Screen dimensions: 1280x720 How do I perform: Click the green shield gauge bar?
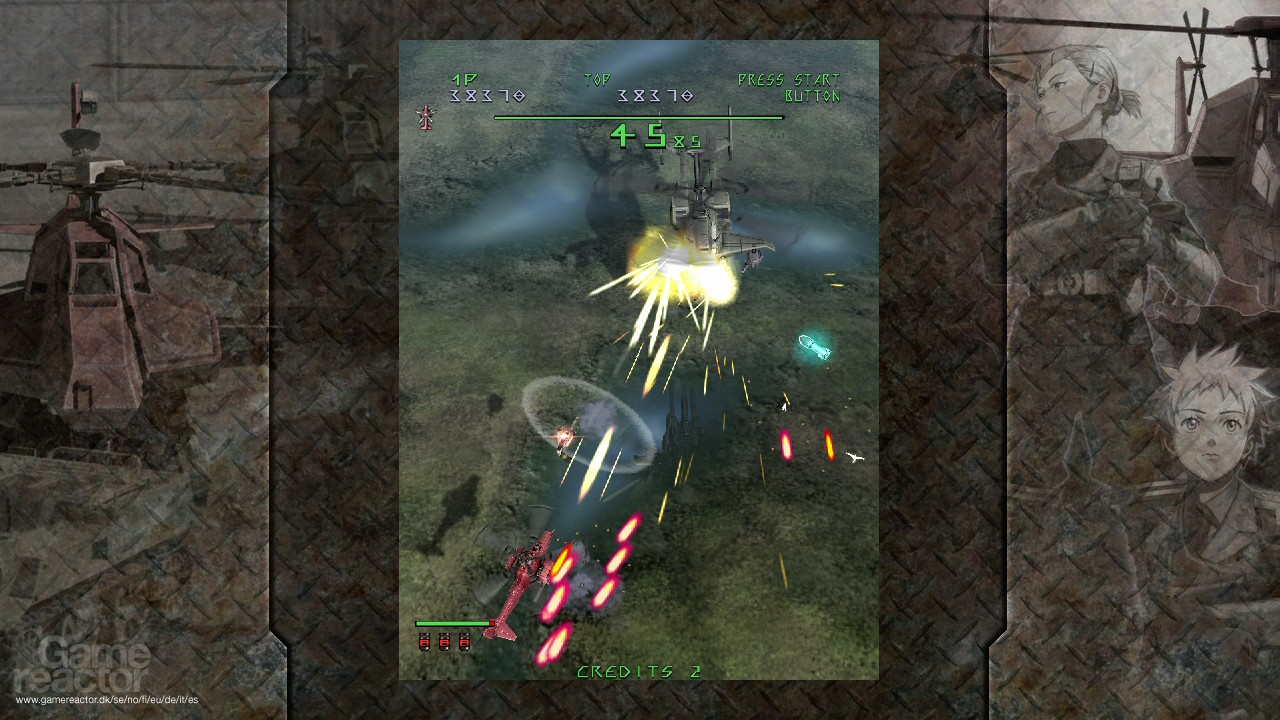pyautogui.click(x=452, y=623)
